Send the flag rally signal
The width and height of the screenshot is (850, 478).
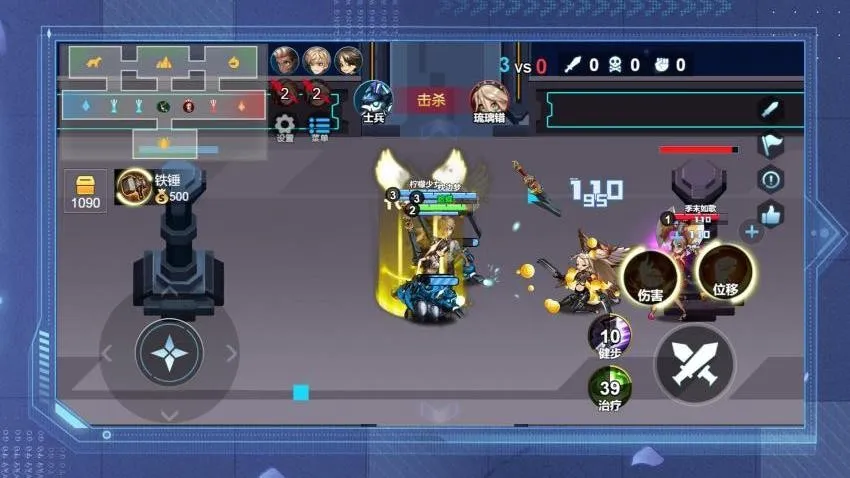tap(770, 145)
